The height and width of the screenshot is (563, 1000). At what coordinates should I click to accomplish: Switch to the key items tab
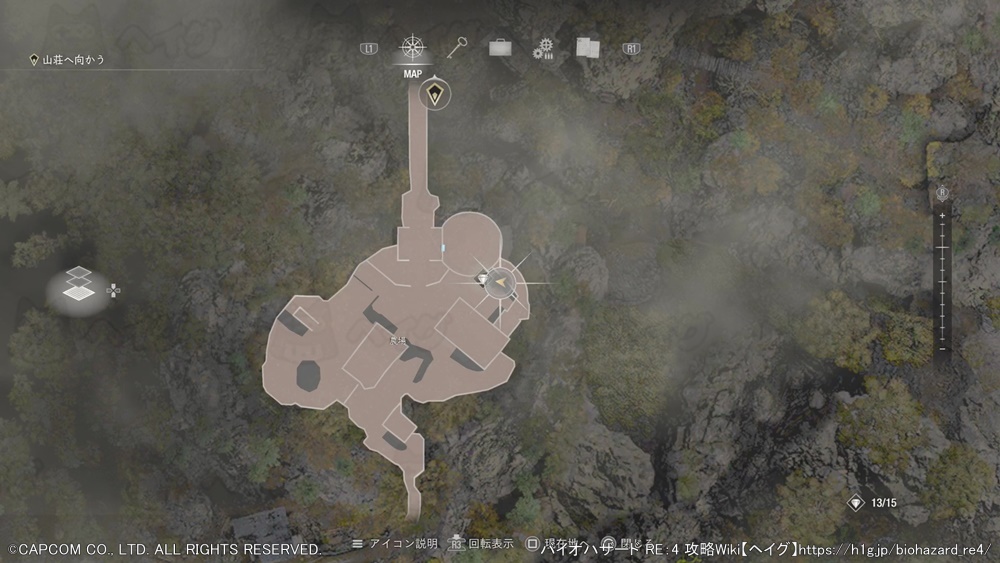456,47
